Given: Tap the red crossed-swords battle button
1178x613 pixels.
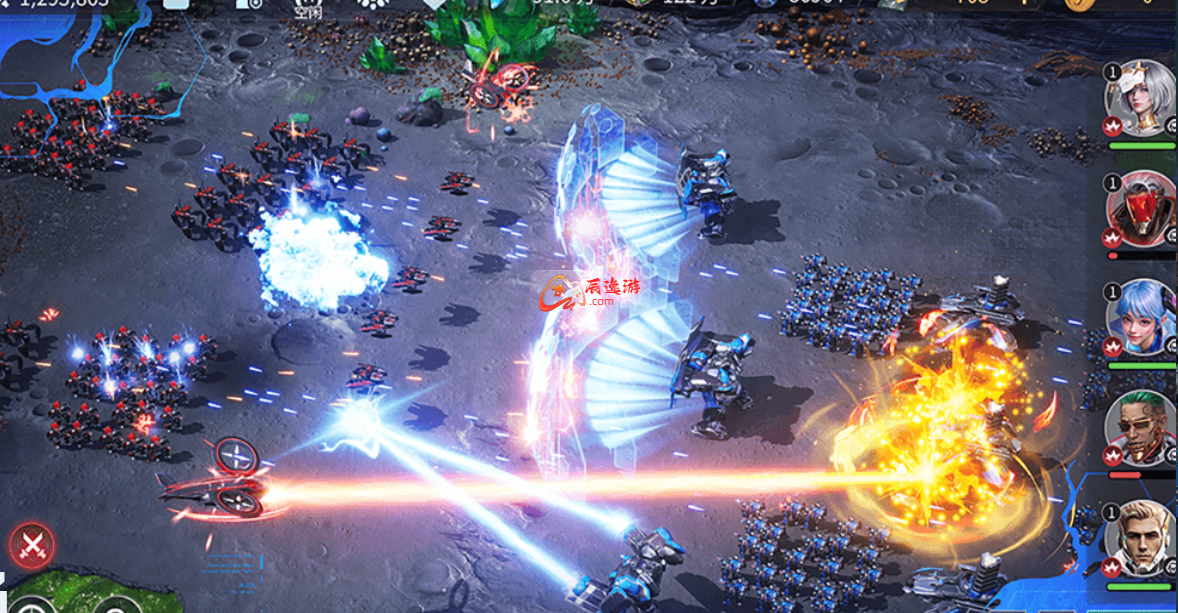Looking at the screenshot, I should 31,546.
